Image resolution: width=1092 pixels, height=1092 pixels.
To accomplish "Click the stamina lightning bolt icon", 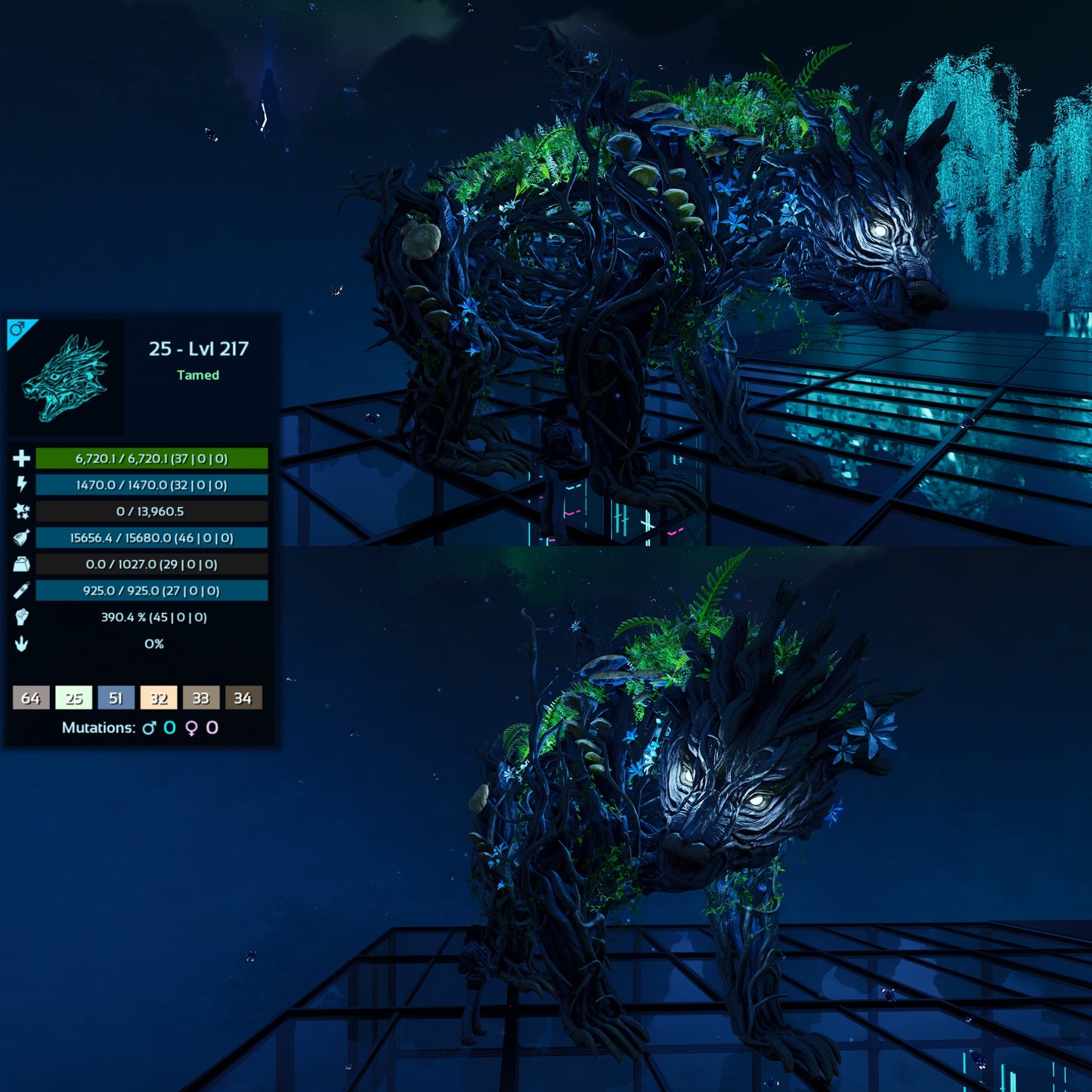I will 21,484.
